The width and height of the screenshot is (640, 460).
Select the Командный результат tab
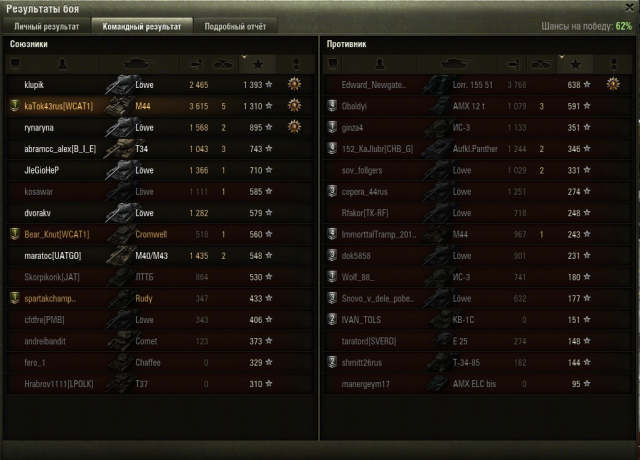click(141, 26)
